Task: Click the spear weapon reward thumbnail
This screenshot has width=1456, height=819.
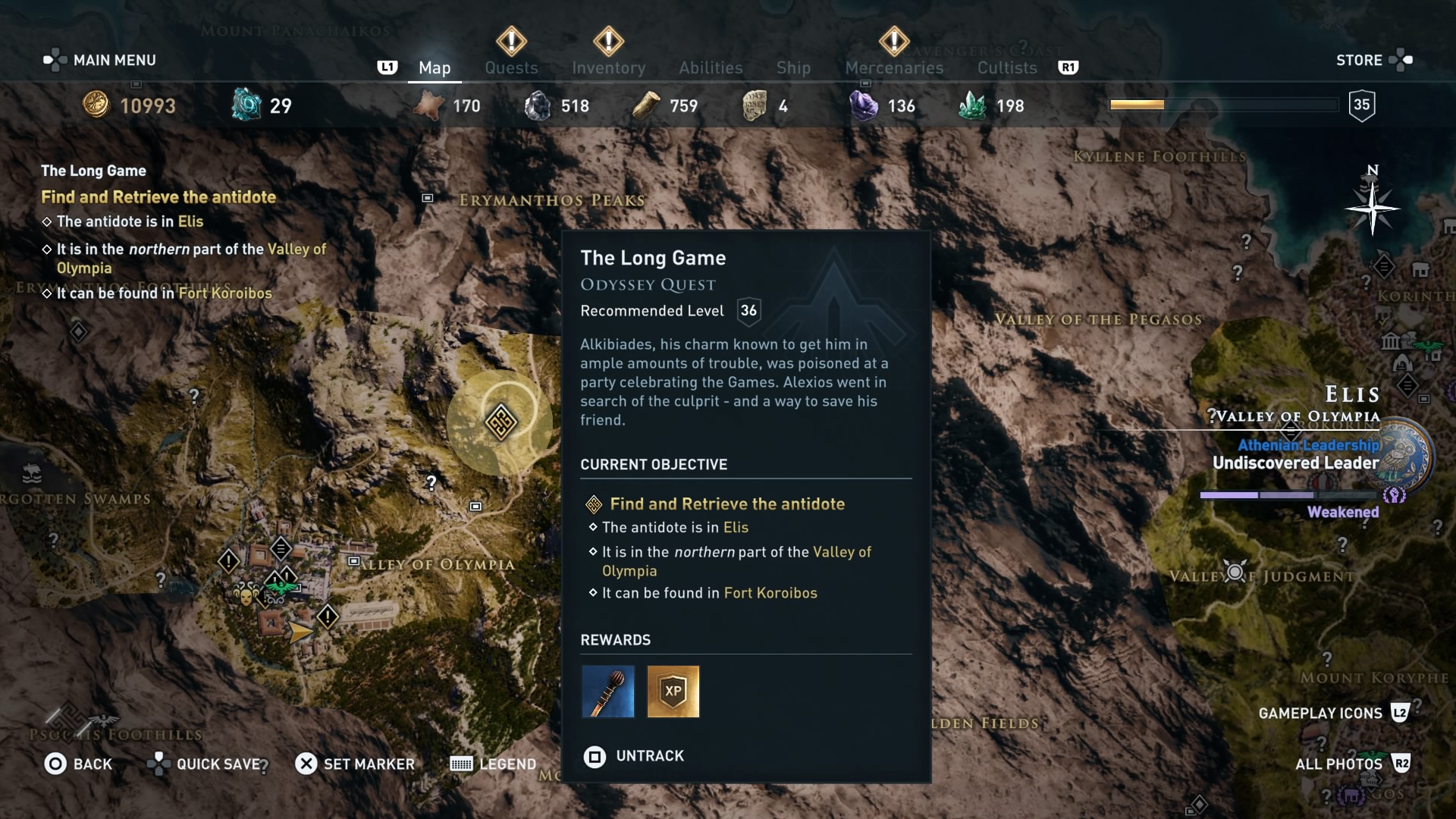Action: (607, 692)
